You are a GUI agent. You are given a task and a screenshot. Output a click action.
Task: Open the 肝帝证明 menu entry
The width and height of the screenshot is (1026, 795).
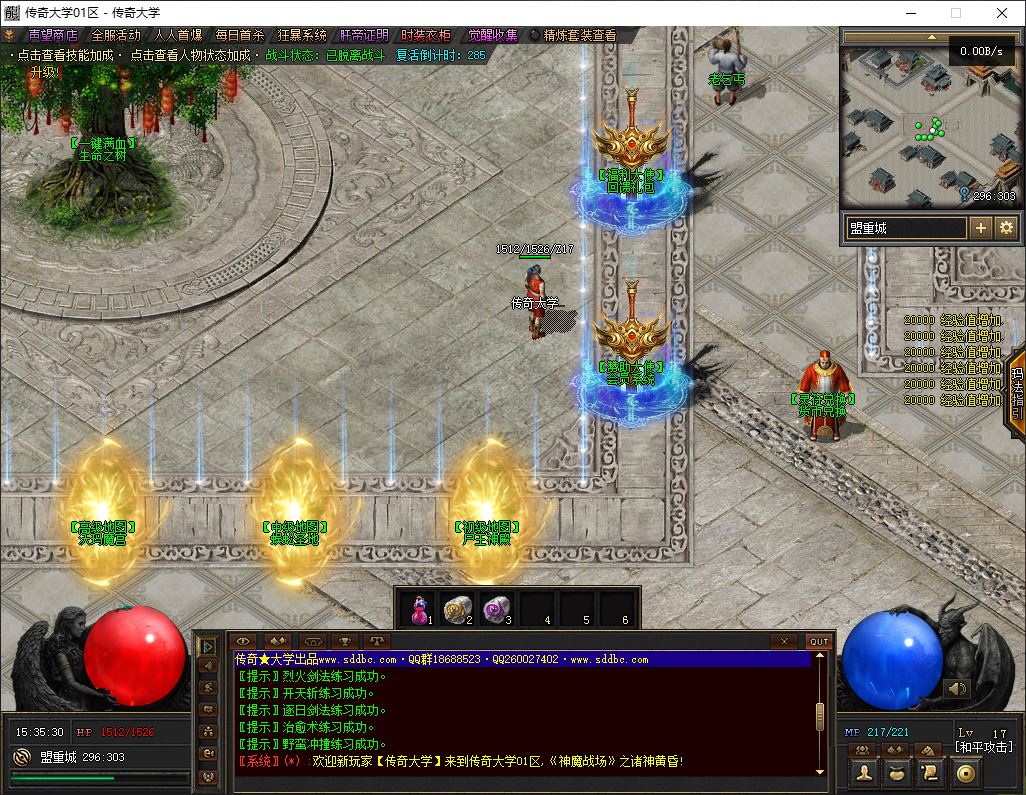[x=364, y=35]
